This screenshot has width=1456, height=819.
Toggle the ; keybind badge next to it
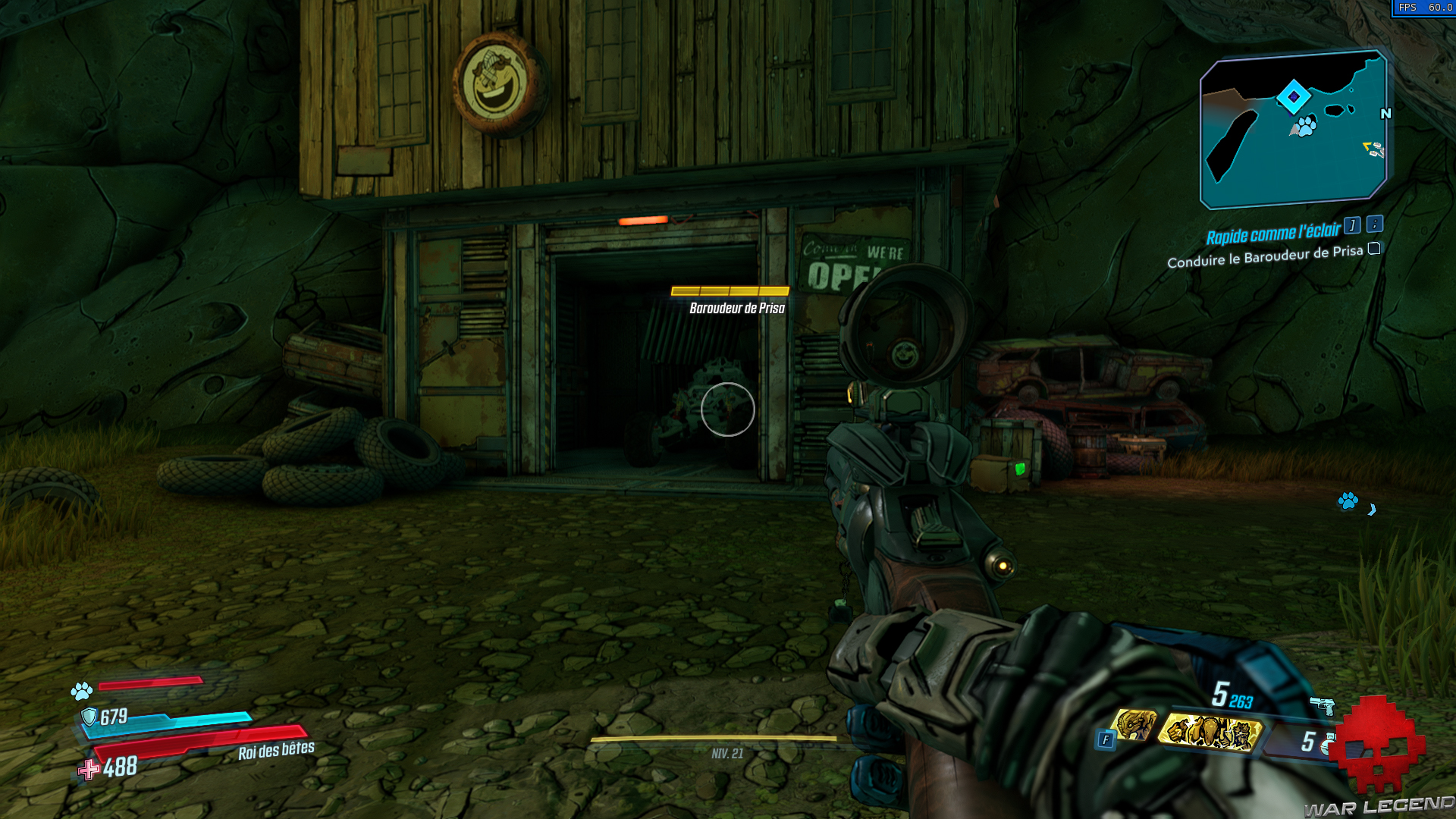click(1375, 225)
